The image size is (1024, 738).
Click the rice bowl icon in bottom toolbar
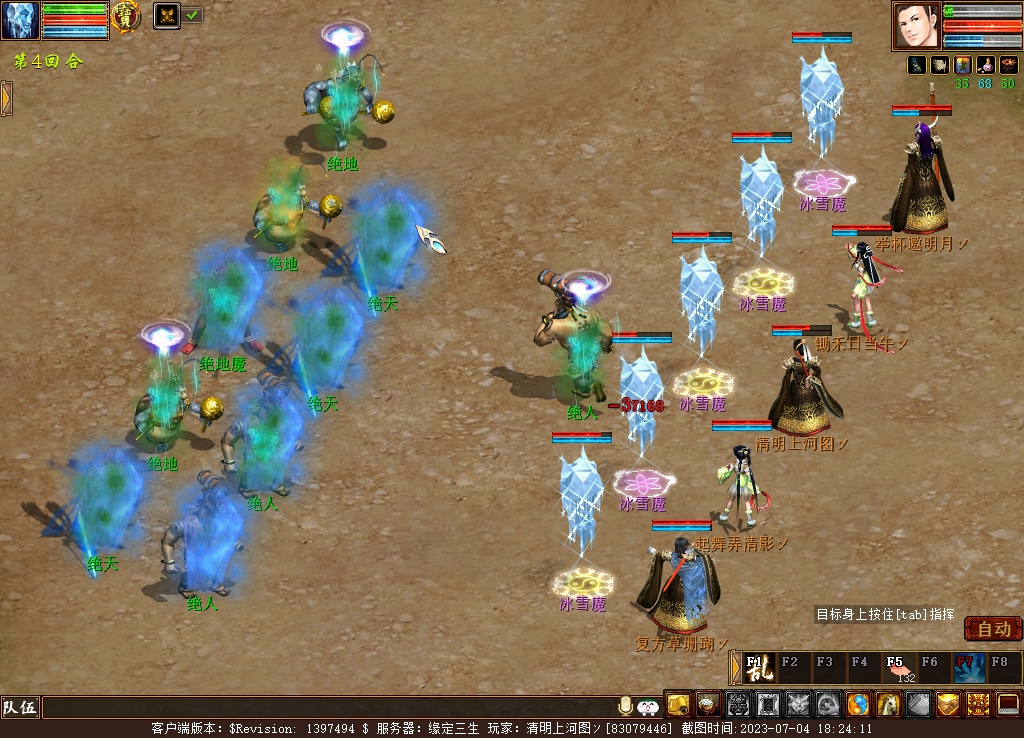pos(708,705)
